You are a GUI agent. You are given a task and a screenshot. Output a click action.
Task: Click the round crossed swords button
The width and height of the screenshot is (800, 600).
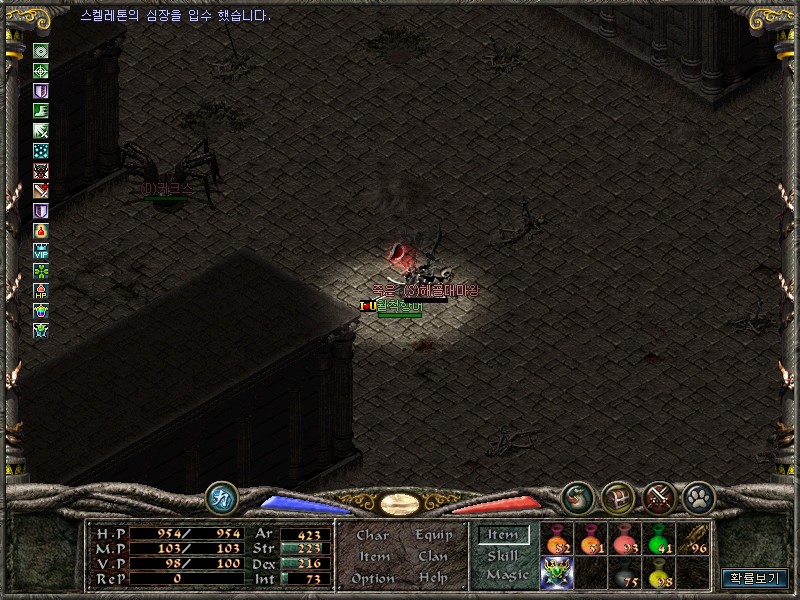658,495
